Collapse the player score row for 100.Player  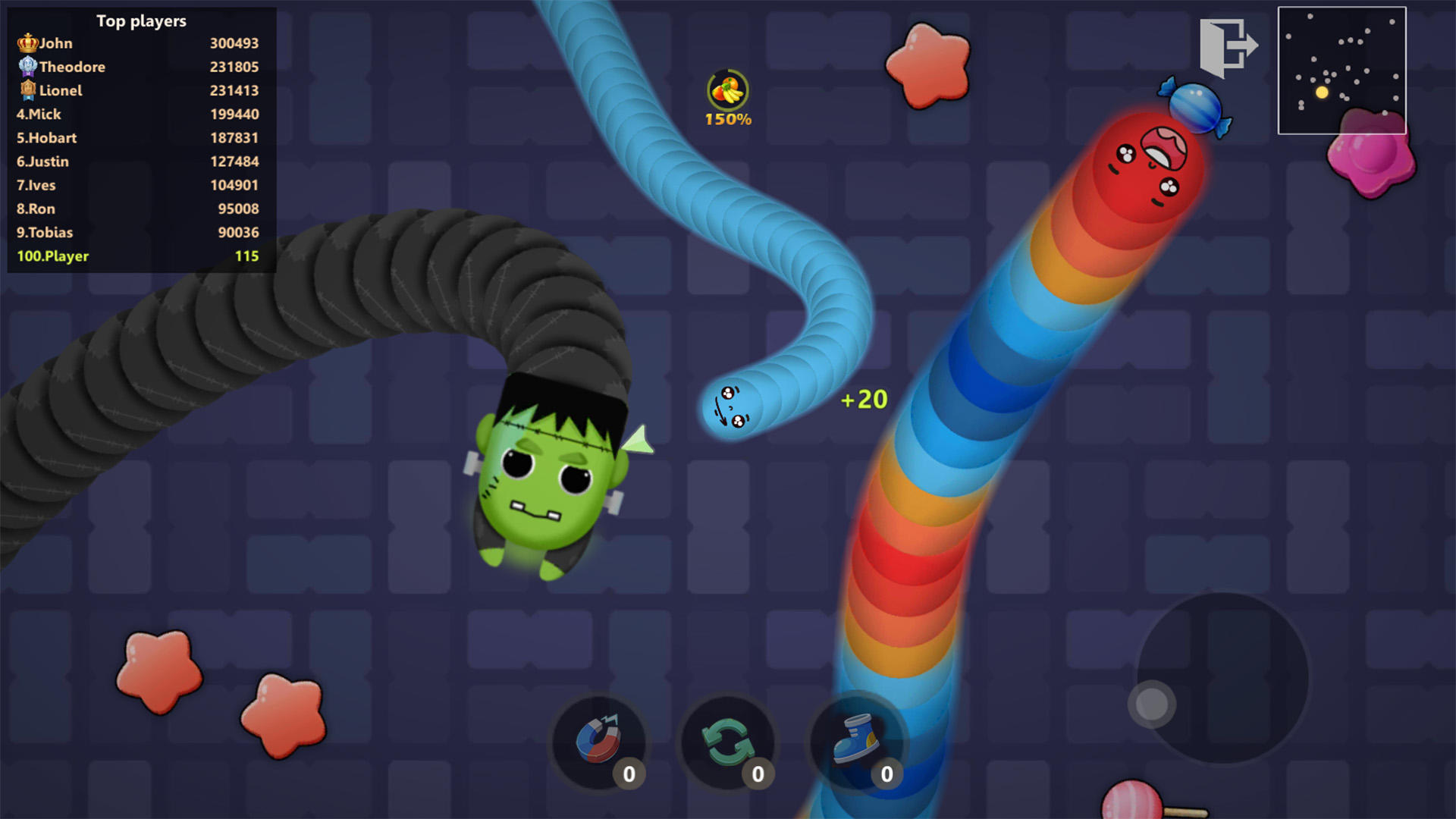pyautogui.click(x=52, y=256)
